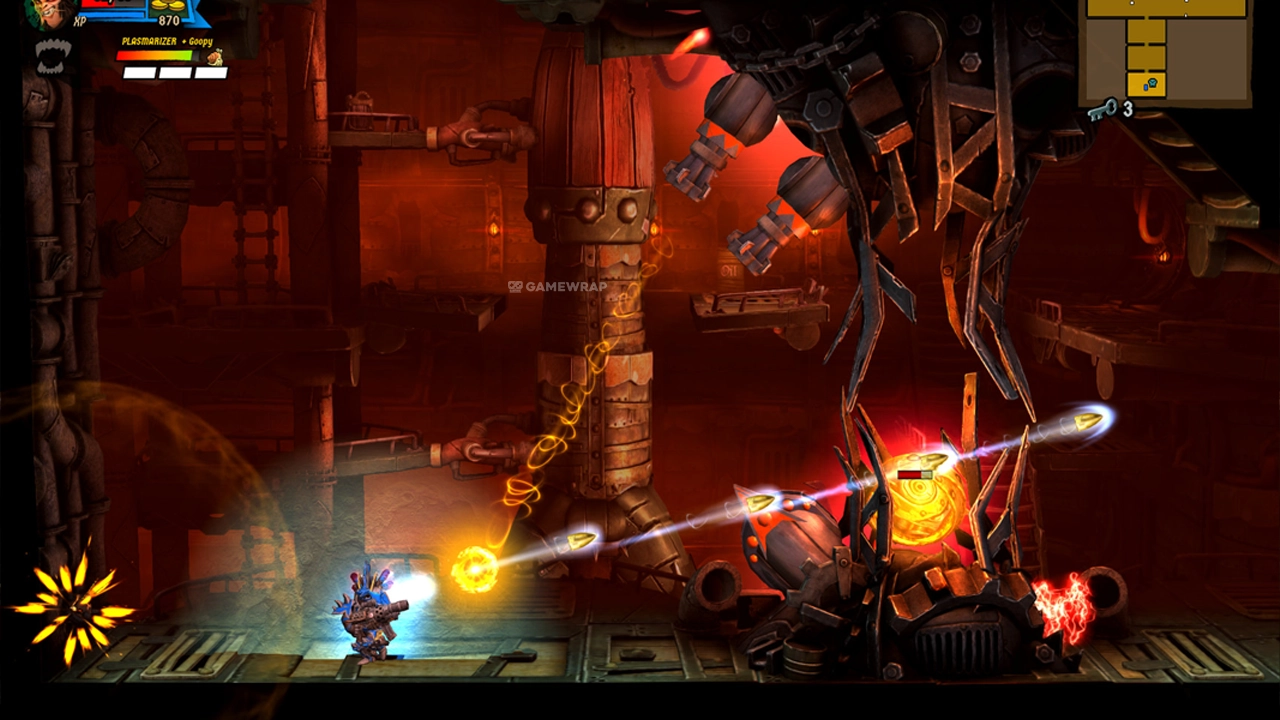
Task: Click the silver key icon
Action: (1102, 109)
